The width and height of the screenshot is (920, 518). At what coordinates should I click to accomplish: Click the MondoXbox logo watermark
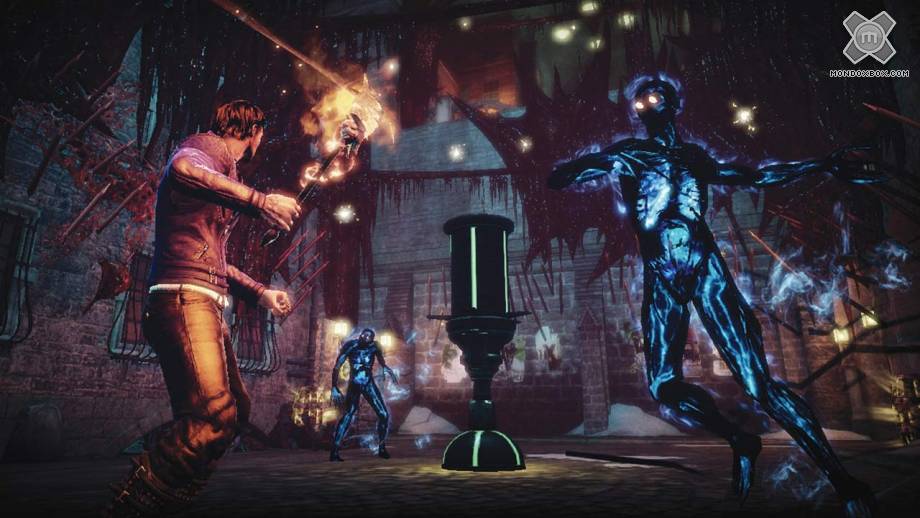868,38
